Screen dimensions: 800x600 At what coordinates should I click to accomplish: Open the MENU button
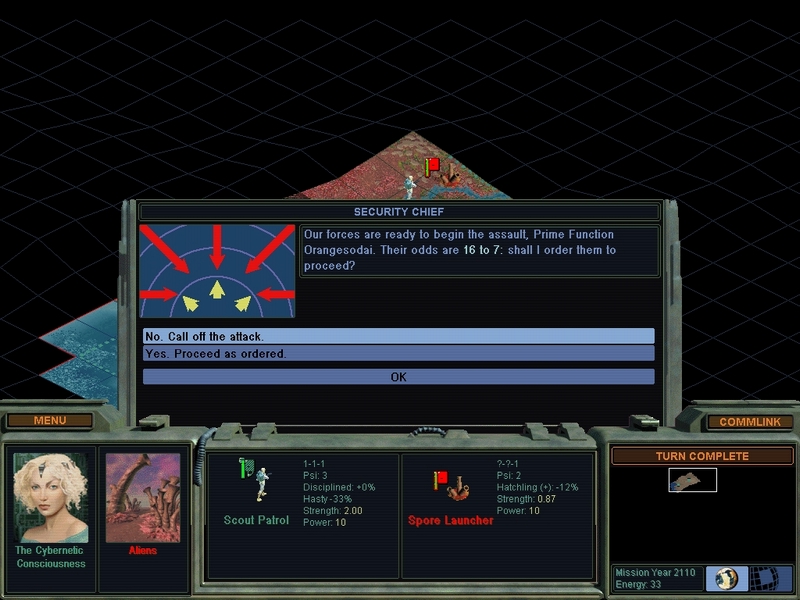coord(50,421)
